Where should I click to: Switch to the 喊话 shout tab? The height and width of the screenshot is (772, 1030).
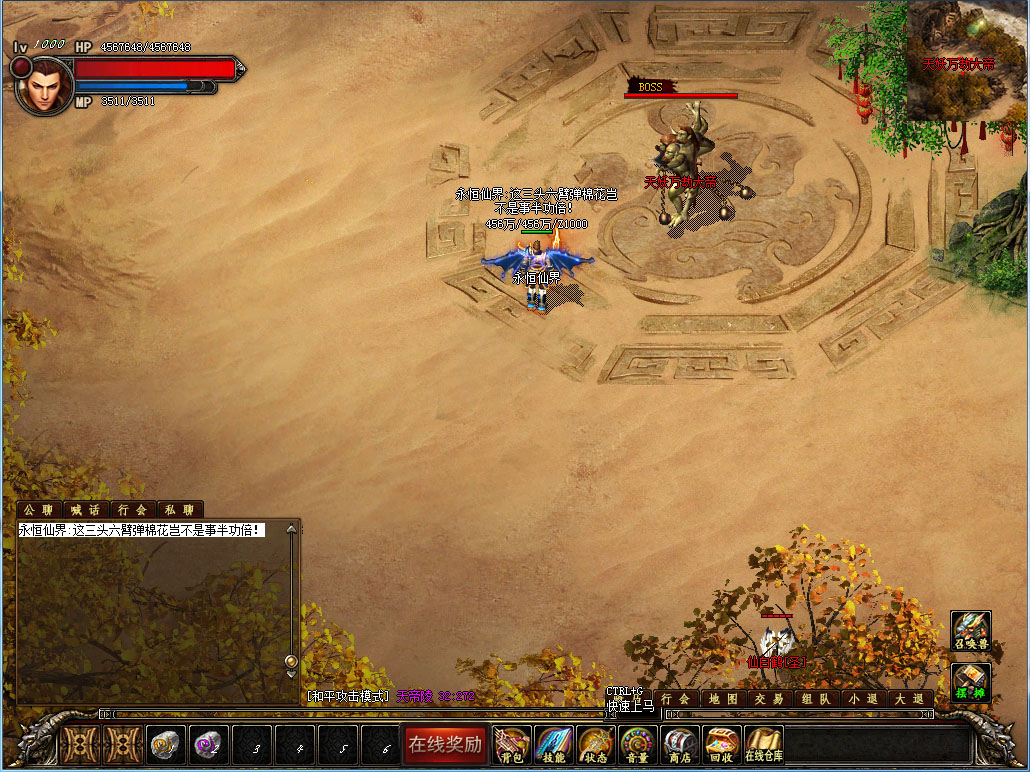(x=86, y=510)
